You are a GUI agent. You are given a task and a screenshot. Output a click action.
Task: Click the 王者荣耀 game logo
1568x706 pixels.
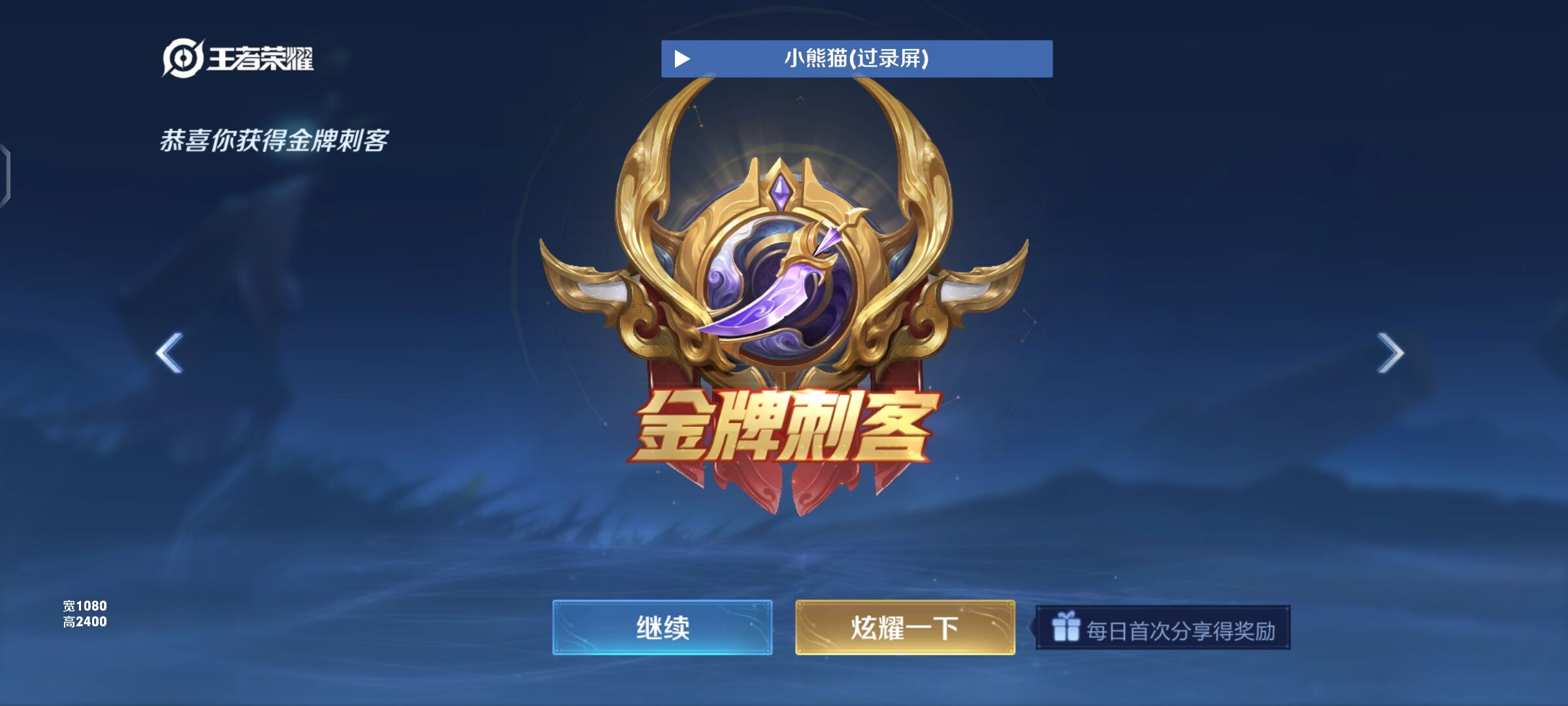238,58
